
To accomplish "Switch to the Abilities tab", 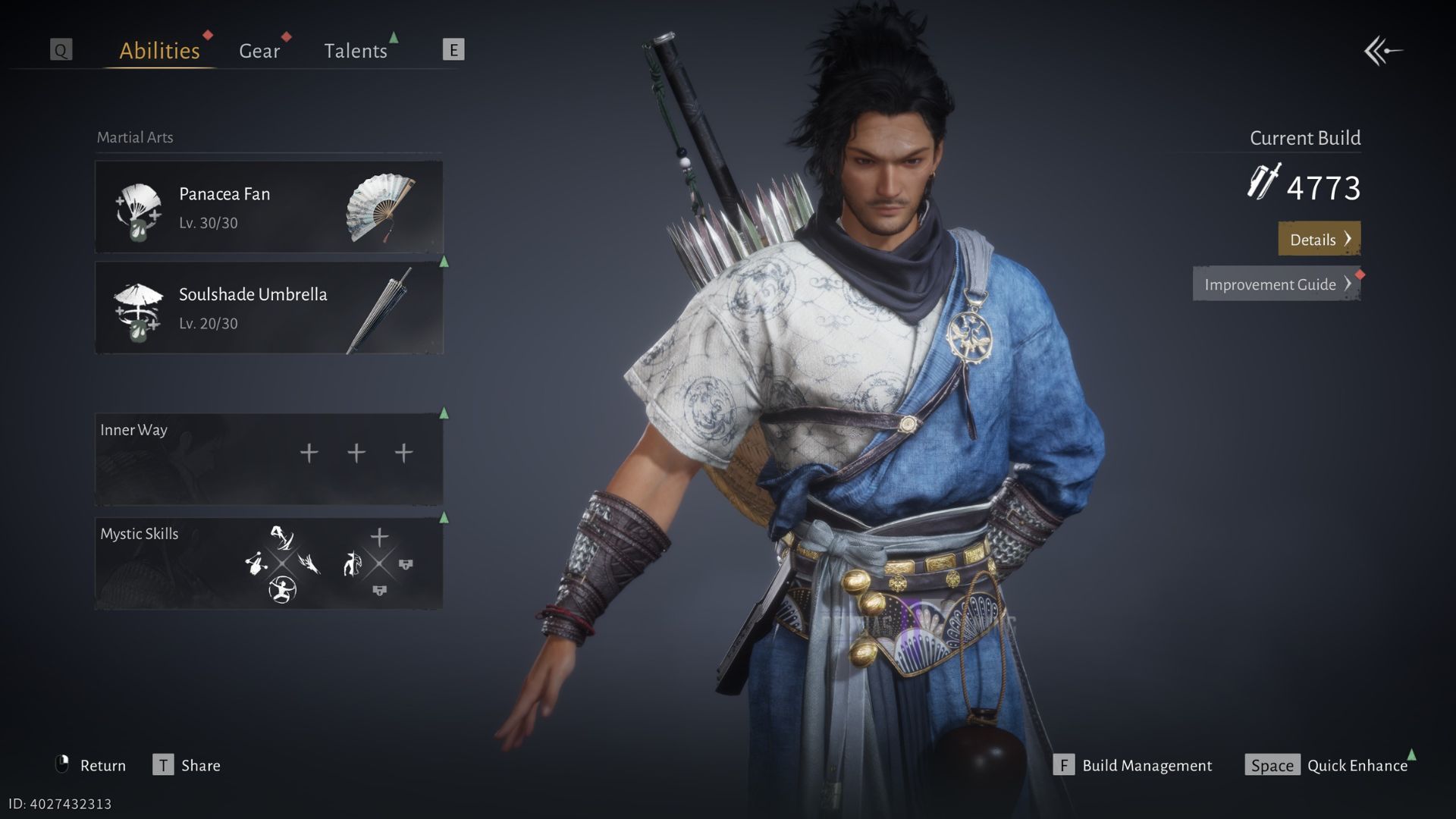I will [159, 51].
